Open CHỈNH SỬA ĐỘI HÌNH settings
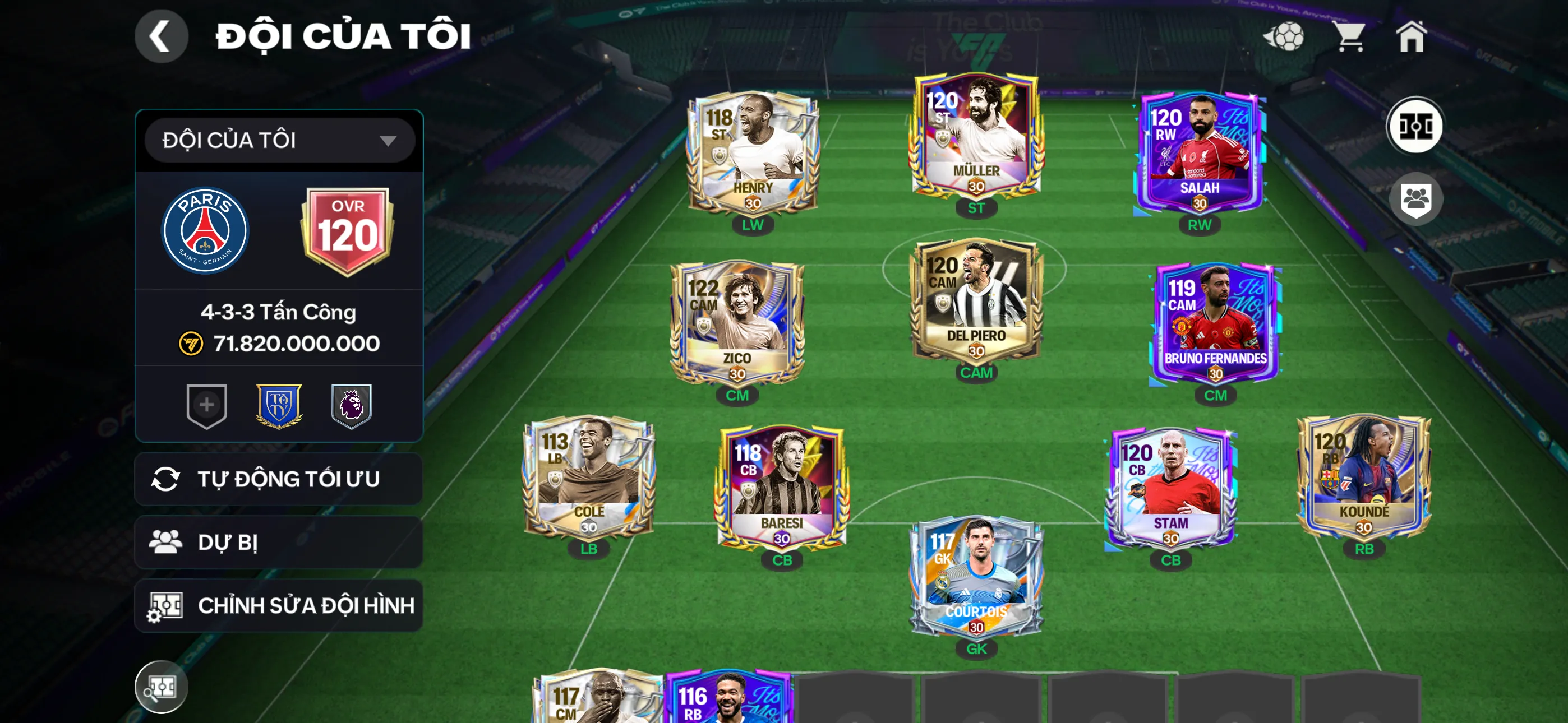This screenshot has width=1568, height=723. [277, 605]
